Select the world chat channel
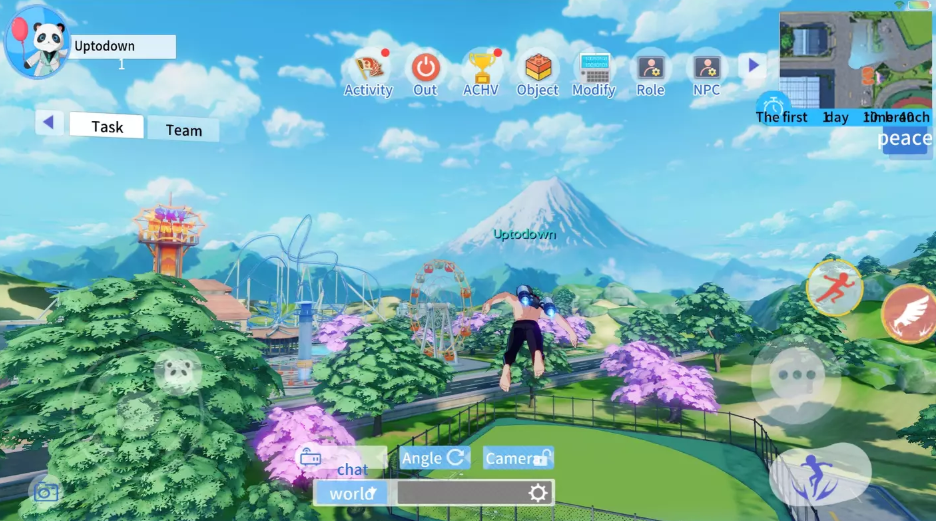 coord(351,493)
